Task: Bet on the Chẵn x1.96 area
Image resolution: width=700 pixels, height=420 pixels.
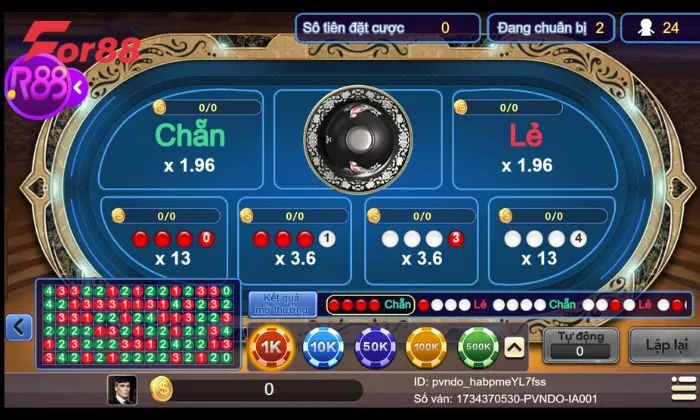Action: pos(190,145)
